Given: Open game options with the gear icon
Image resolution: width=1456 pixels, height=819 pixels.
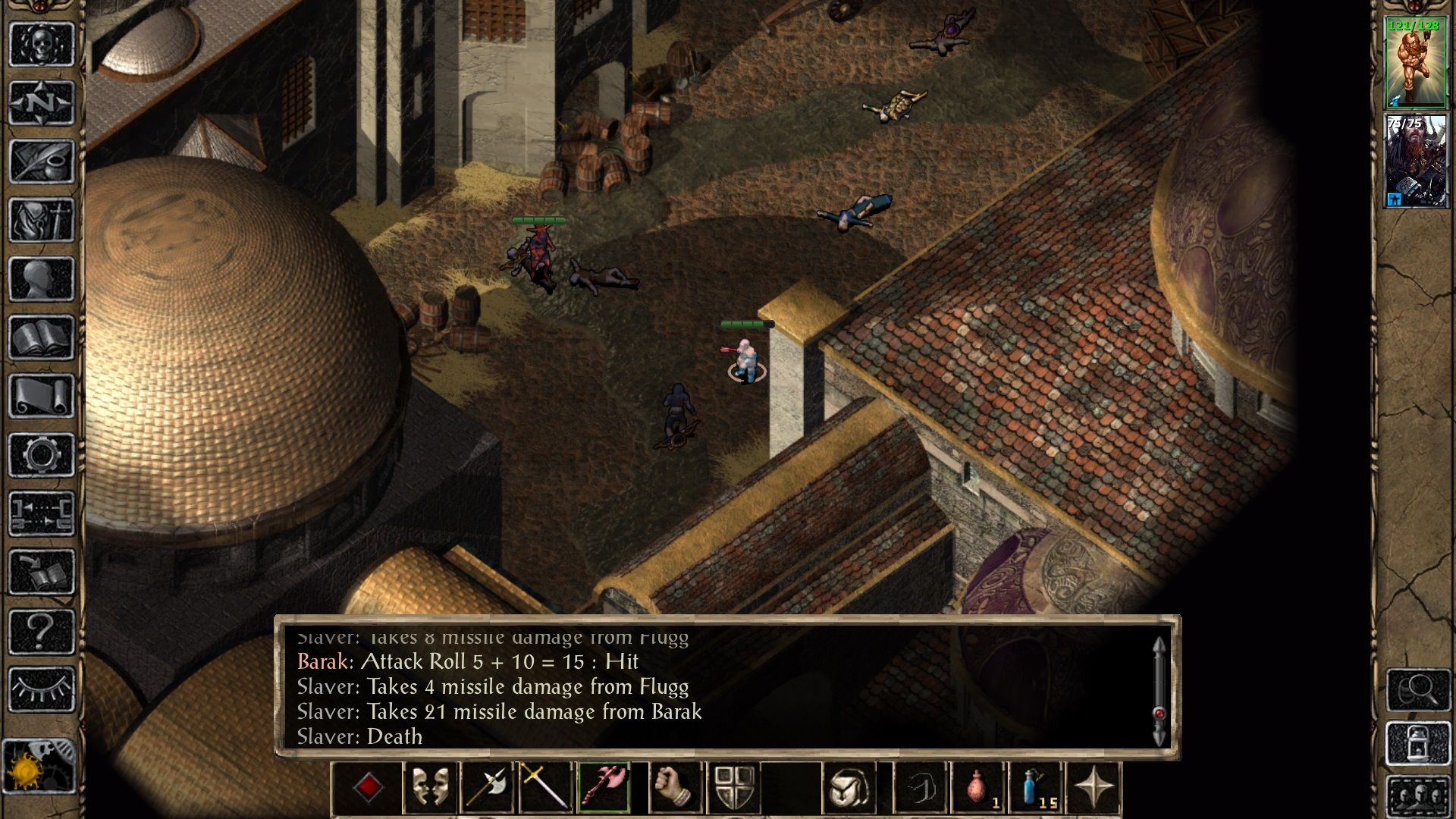Looking at the screenshot, I should coord(42,455).
